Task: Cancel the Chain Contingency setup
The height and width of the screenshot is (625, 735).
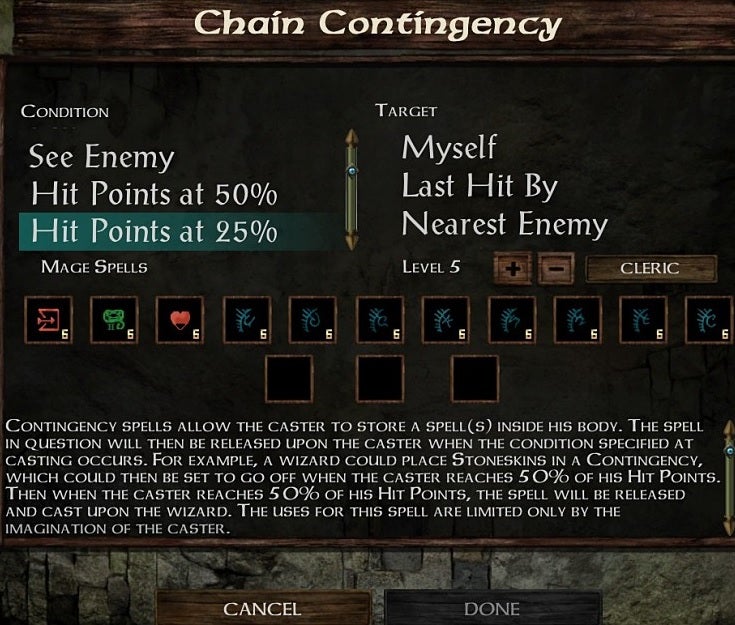Action: coord(262,608)
